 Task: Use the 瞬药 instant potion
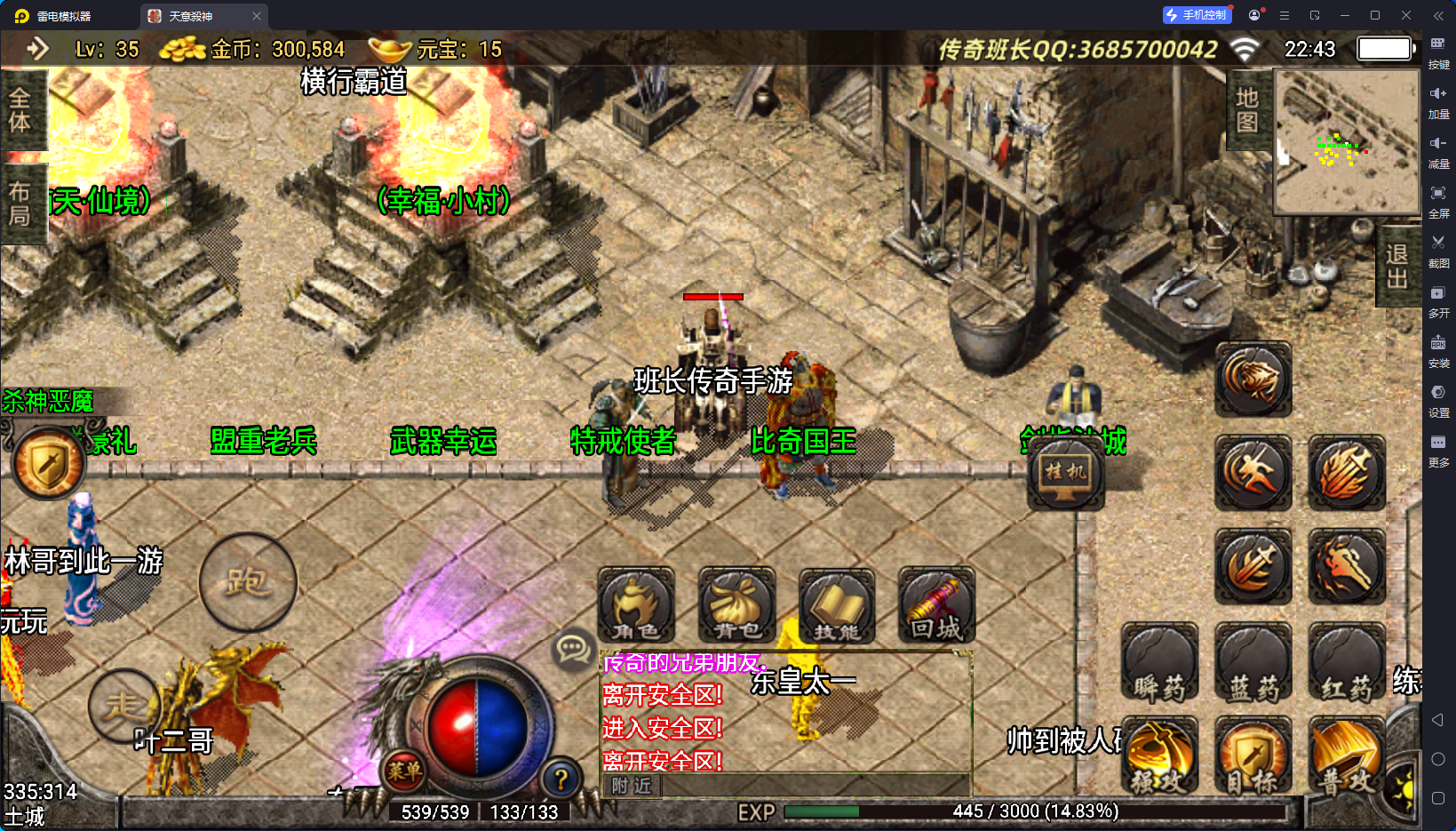pos(1159,665)
